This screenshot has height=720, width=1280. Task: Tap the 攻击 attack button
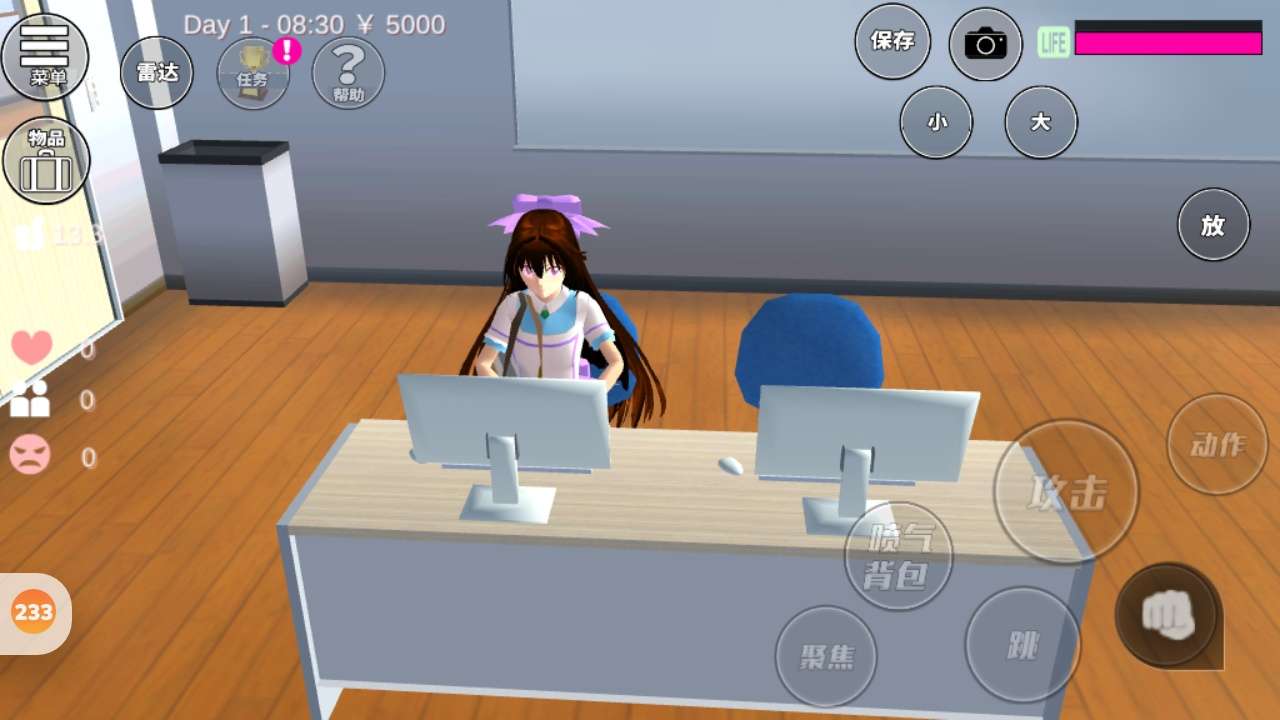[1066, 491]
